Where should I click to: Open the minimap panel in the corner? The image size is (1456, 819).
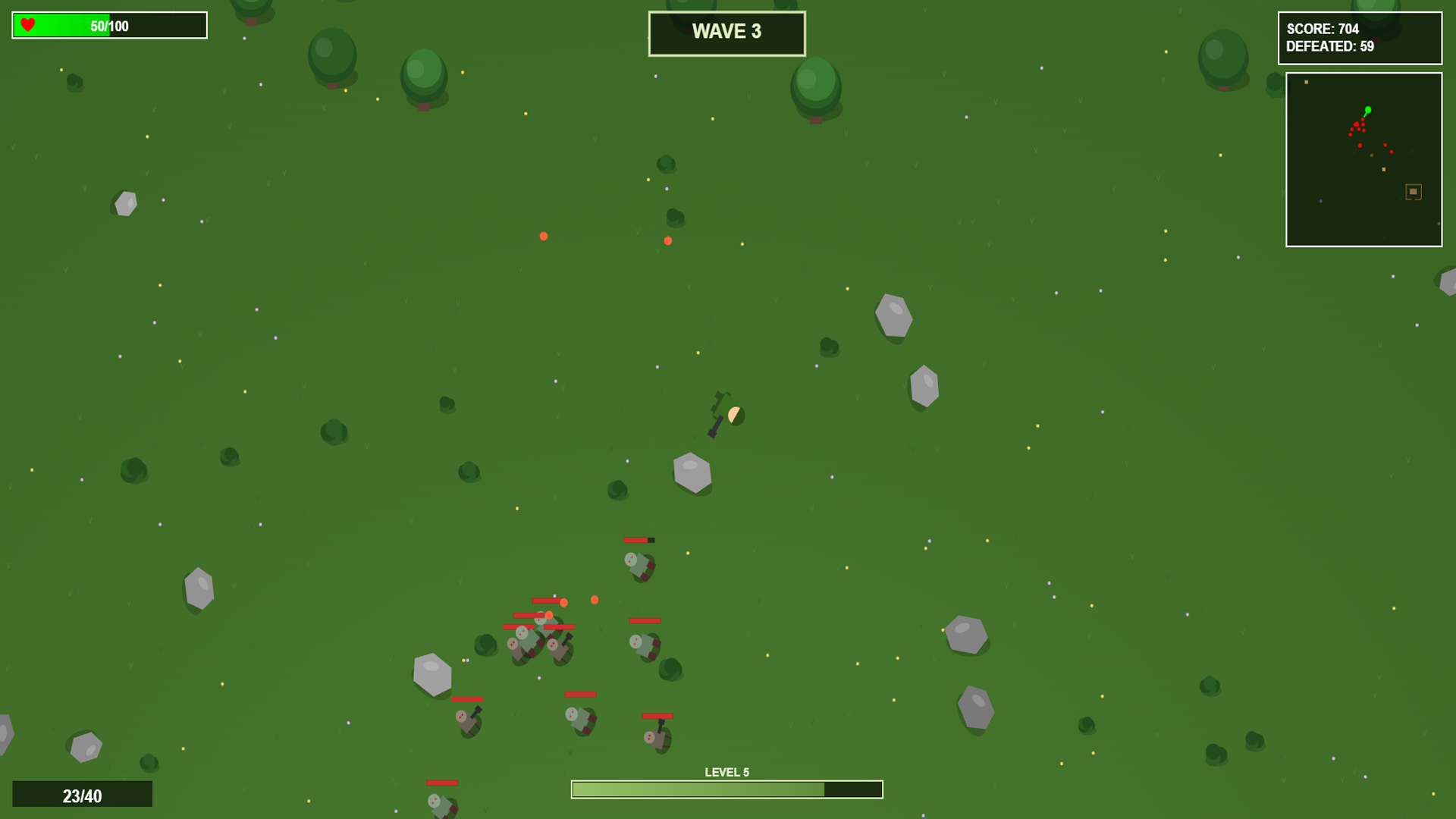(x=1363, y=158)
